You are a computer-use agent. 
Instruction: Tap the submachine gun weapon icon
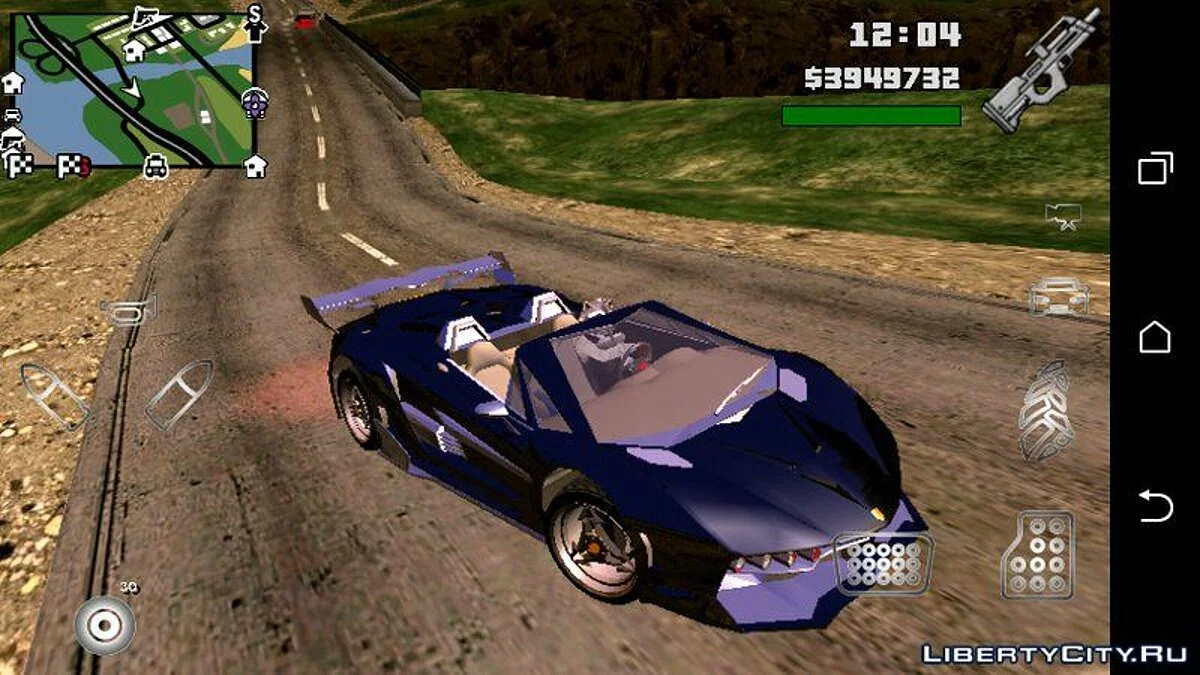pyautogui.click(x=1041, y=70)
